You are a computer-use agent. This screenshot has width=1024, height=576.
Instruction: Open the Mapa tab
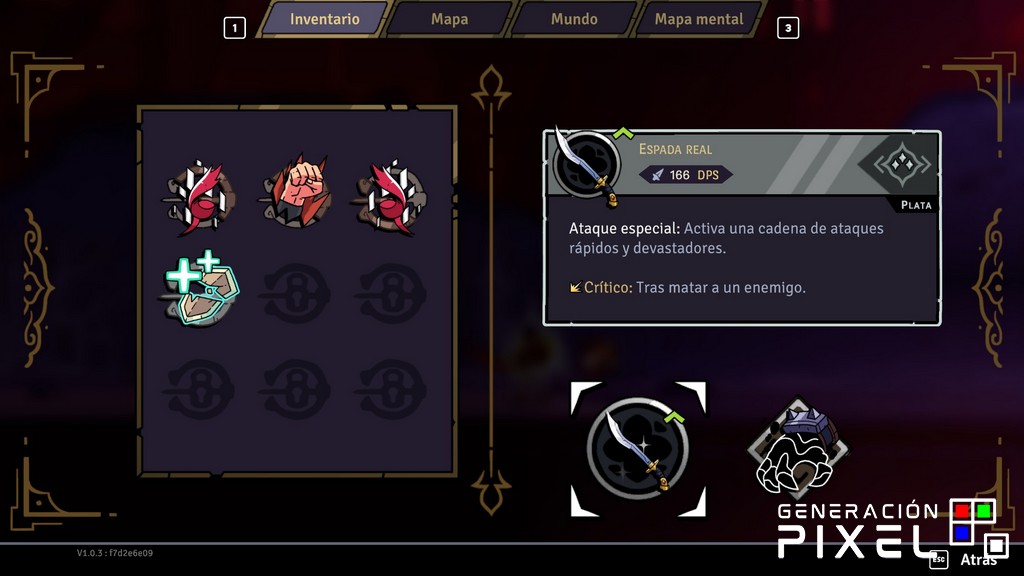[449, 19]
